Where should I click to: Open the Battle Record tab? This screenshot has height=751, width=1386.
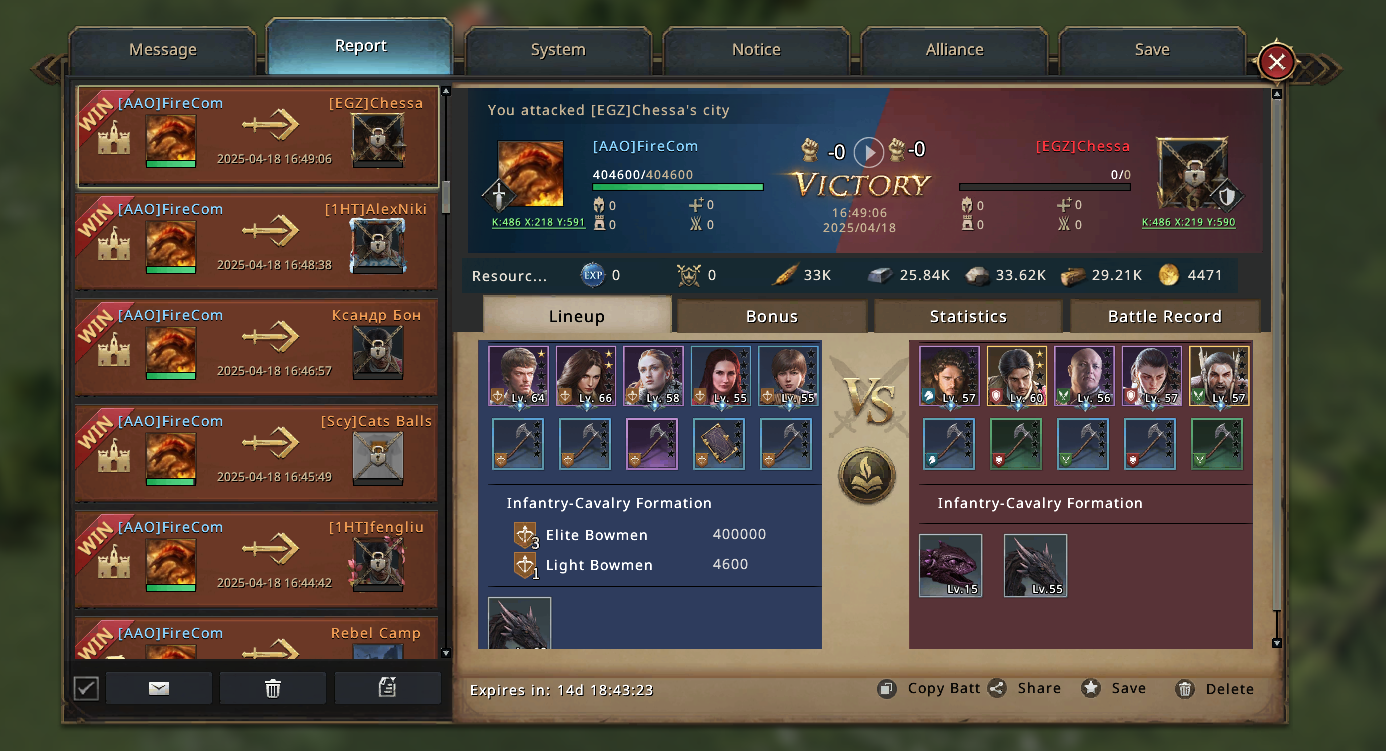tap(1164, 316)
